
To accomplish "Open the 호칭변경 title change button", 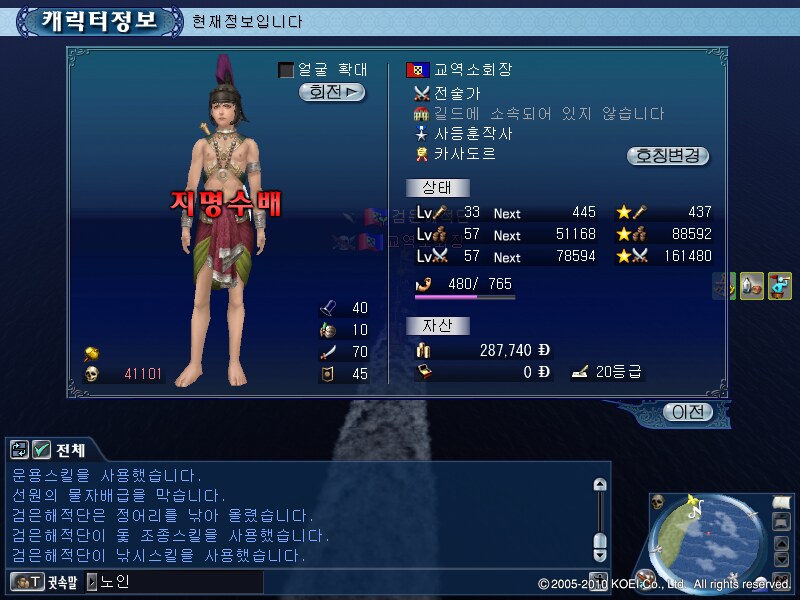I will tap(668, 156).
